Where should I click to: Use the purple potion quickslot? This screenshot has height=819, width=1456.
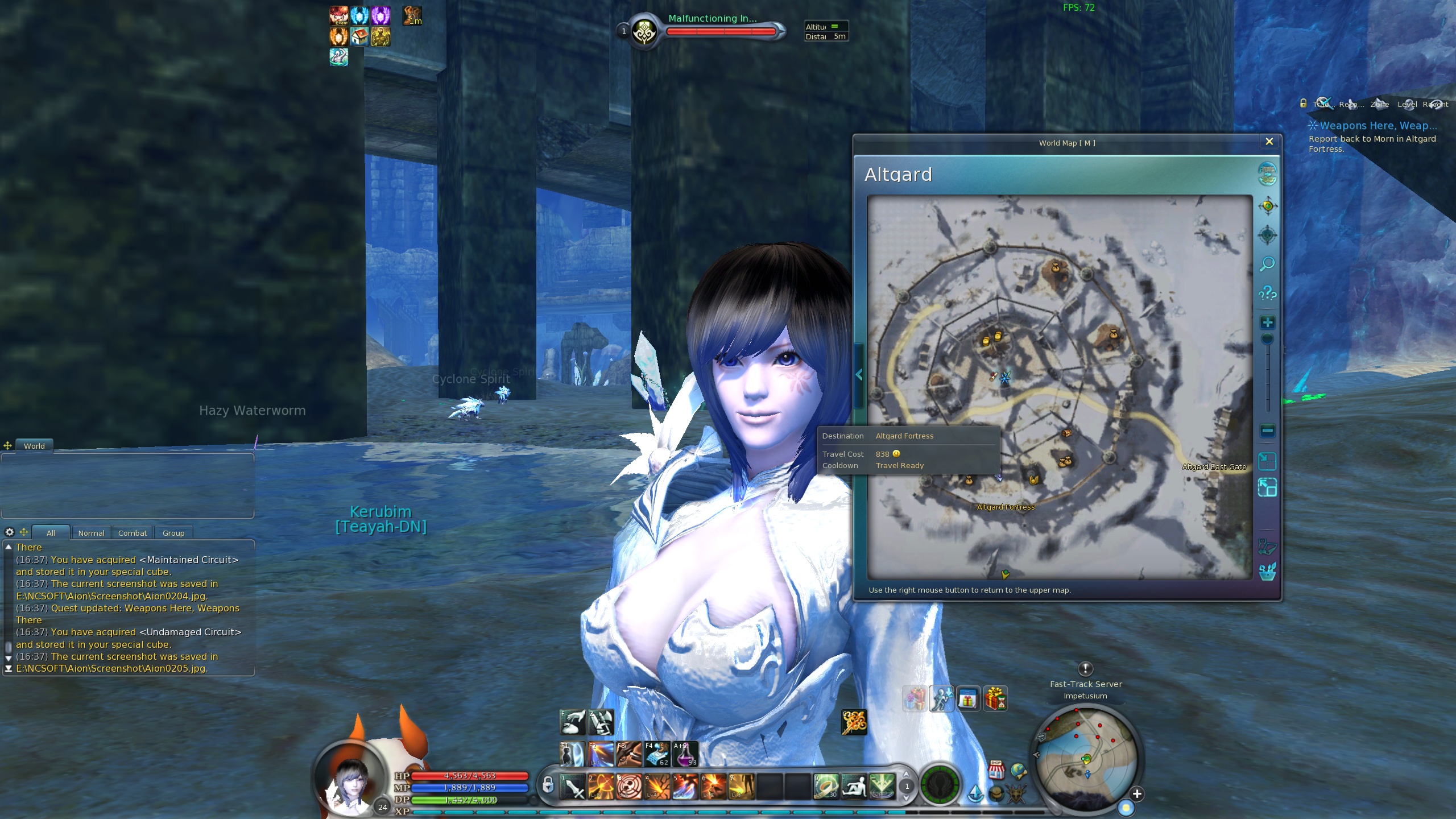685,754
